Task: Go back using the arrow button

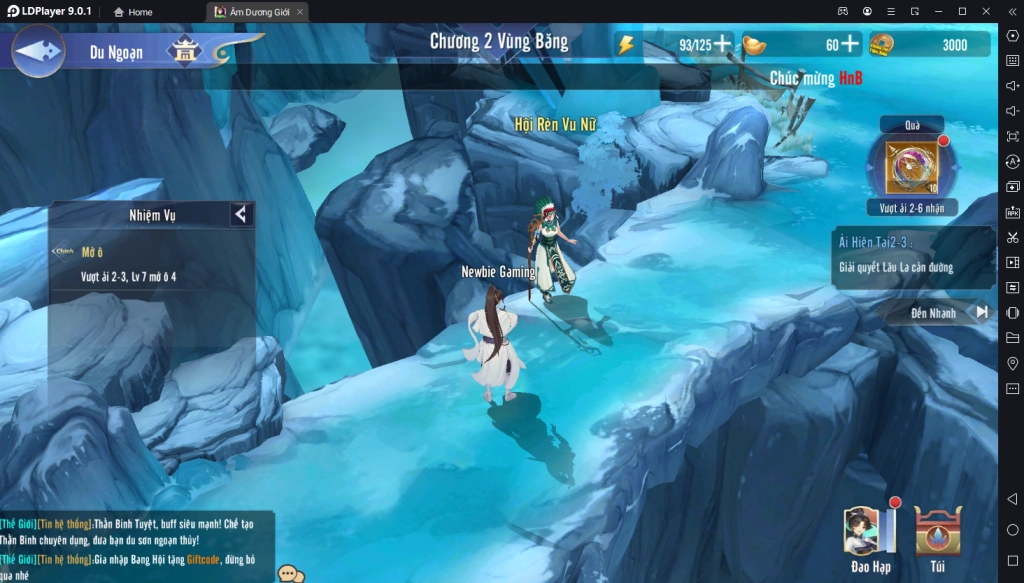Action: click(38, 50)
